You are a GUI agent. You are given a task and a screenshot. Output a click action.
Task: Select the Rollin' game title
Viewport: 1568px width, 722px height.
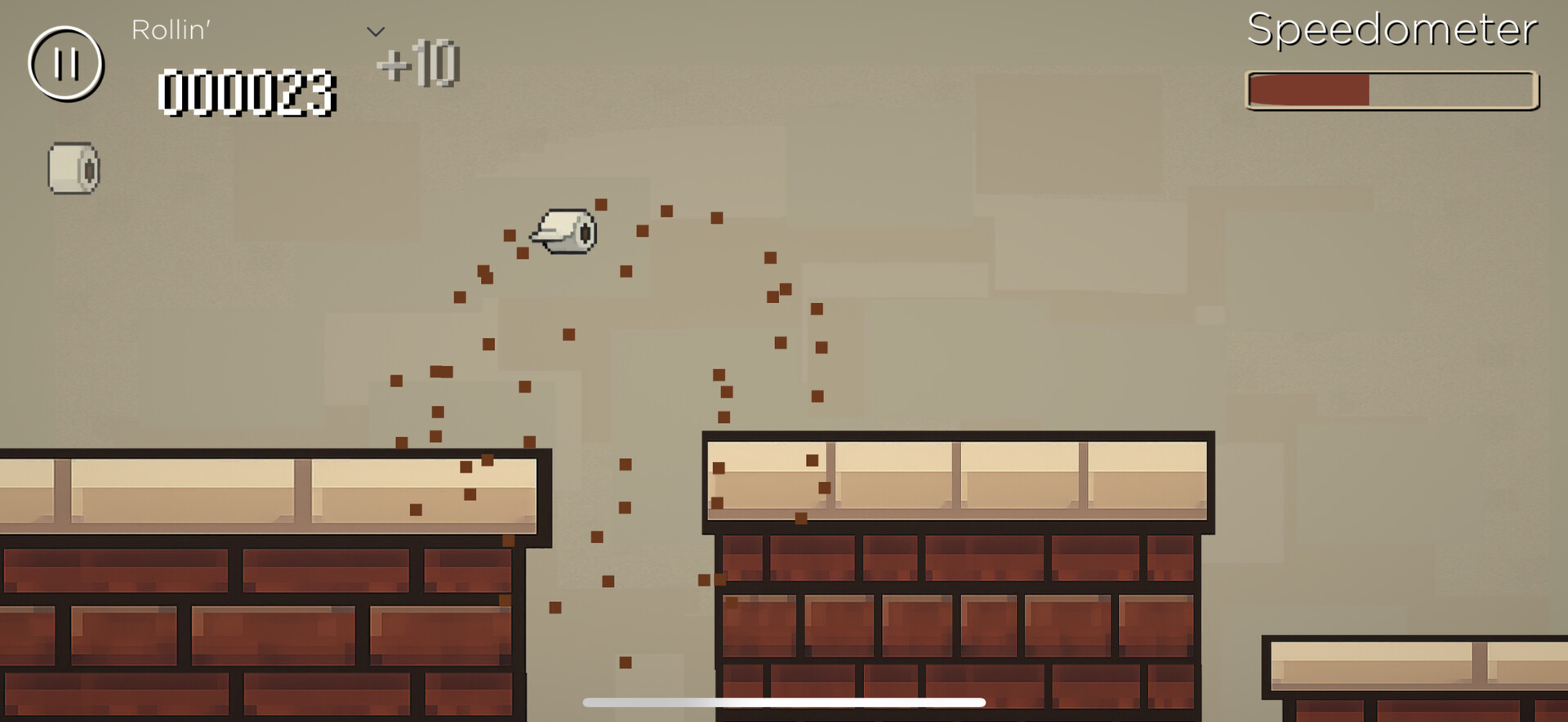point(170,31)
